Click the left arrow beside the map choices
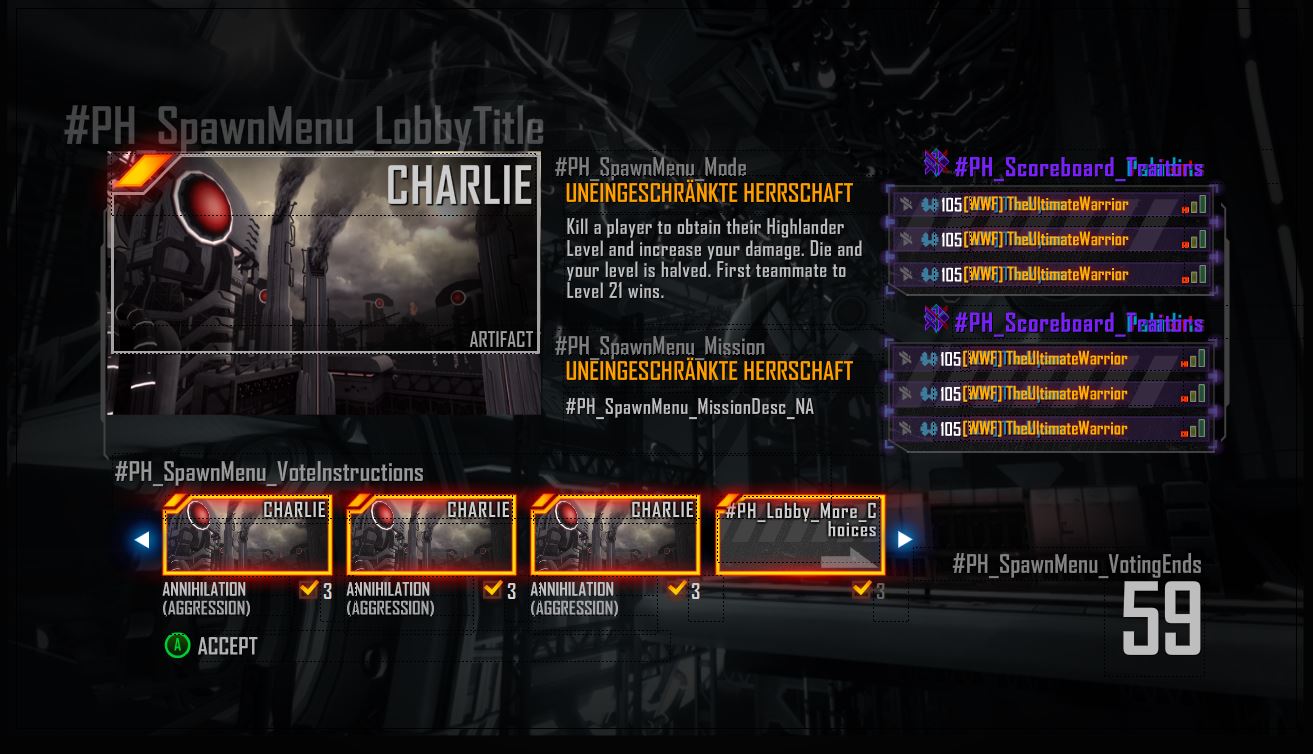This screenshot has height=754, width=1313. point(142,540)
